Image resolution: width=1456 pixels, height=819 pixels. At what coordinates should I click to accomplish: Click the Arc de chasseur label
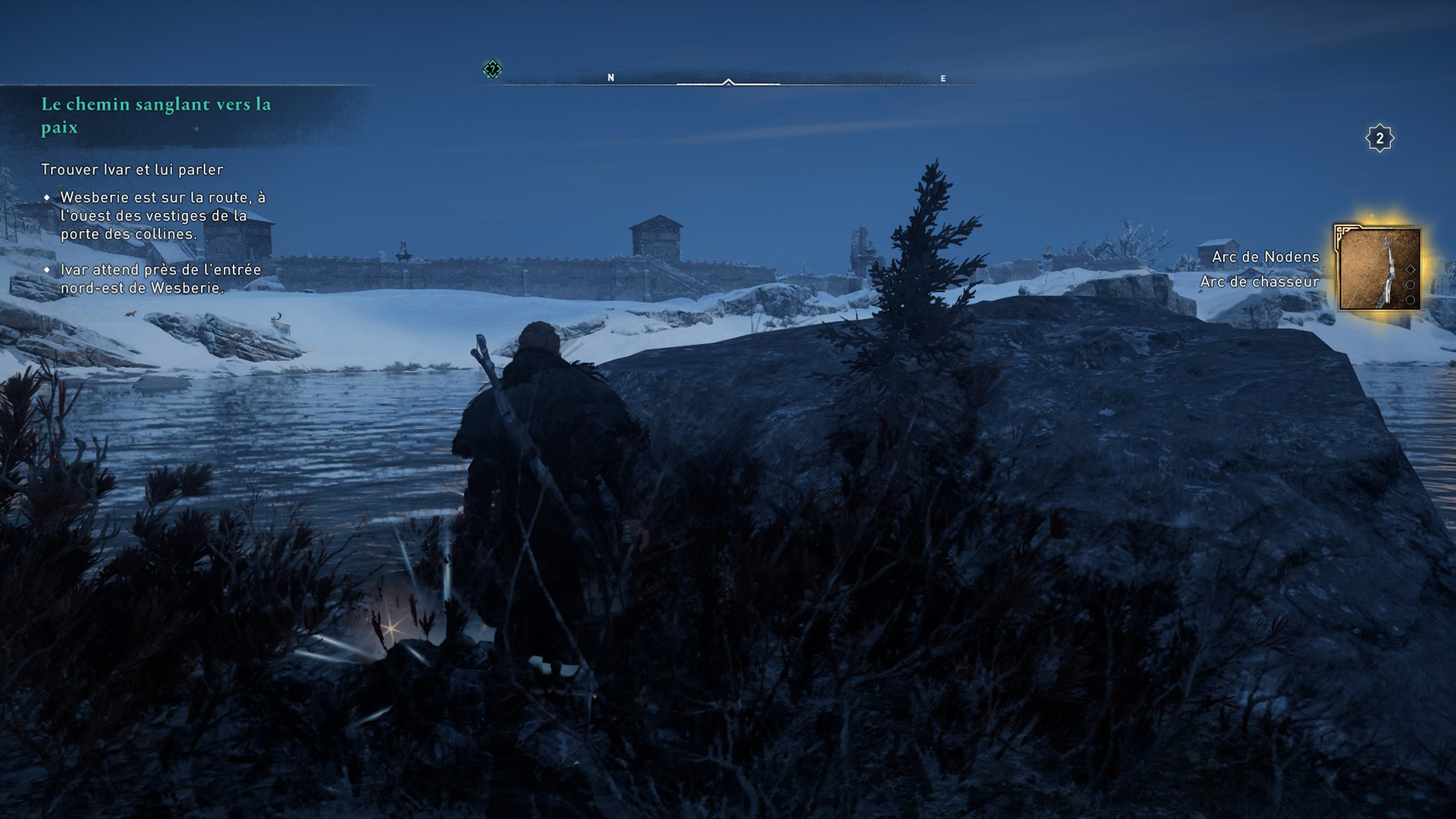click(1260, 281)
